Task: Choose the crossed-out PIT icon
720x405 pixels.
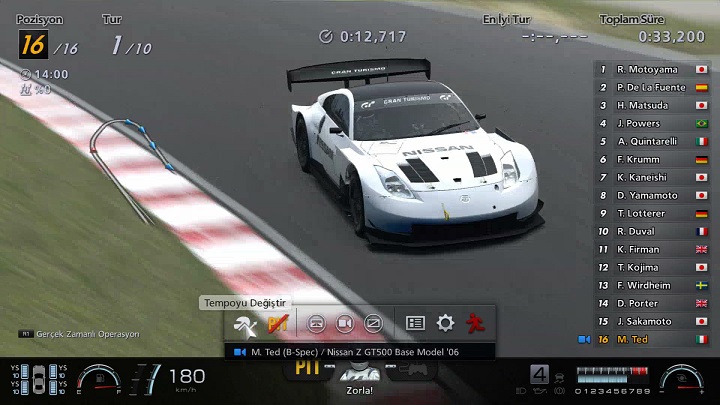Action: coord(277,324)
